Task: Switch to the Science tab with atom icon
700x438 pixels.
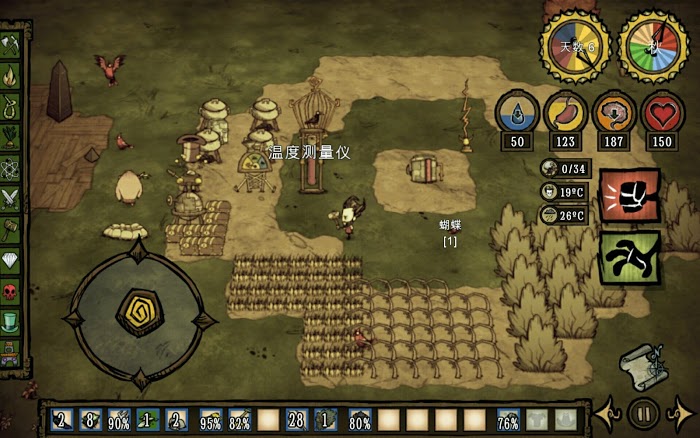Action: pyautogui.click(x=11, y=166)
